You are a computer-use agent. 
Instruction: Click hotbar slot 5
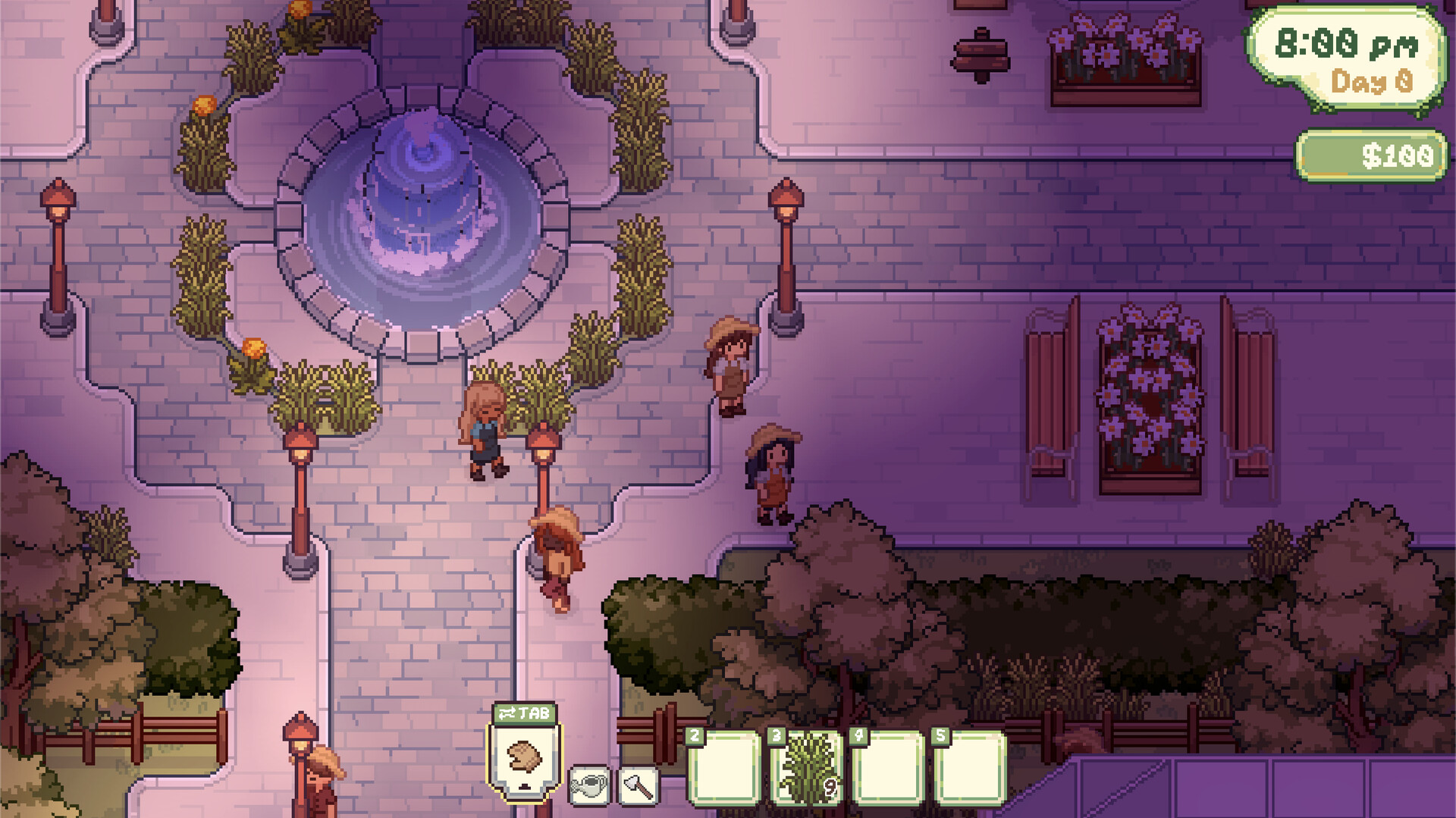click(x=969, y=770)
